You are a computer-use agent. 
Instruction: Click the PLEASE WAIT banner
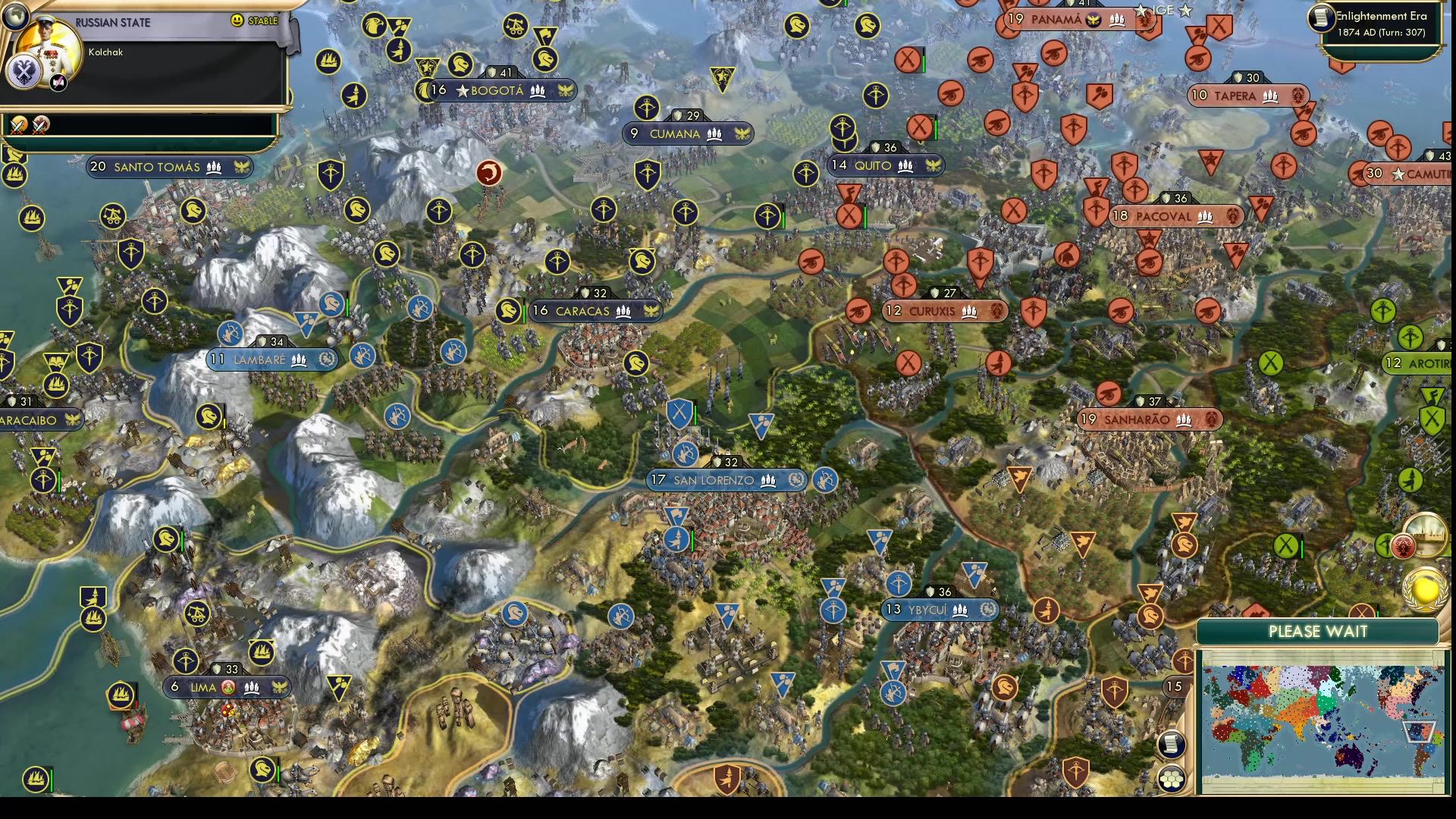click(1318, 631)
